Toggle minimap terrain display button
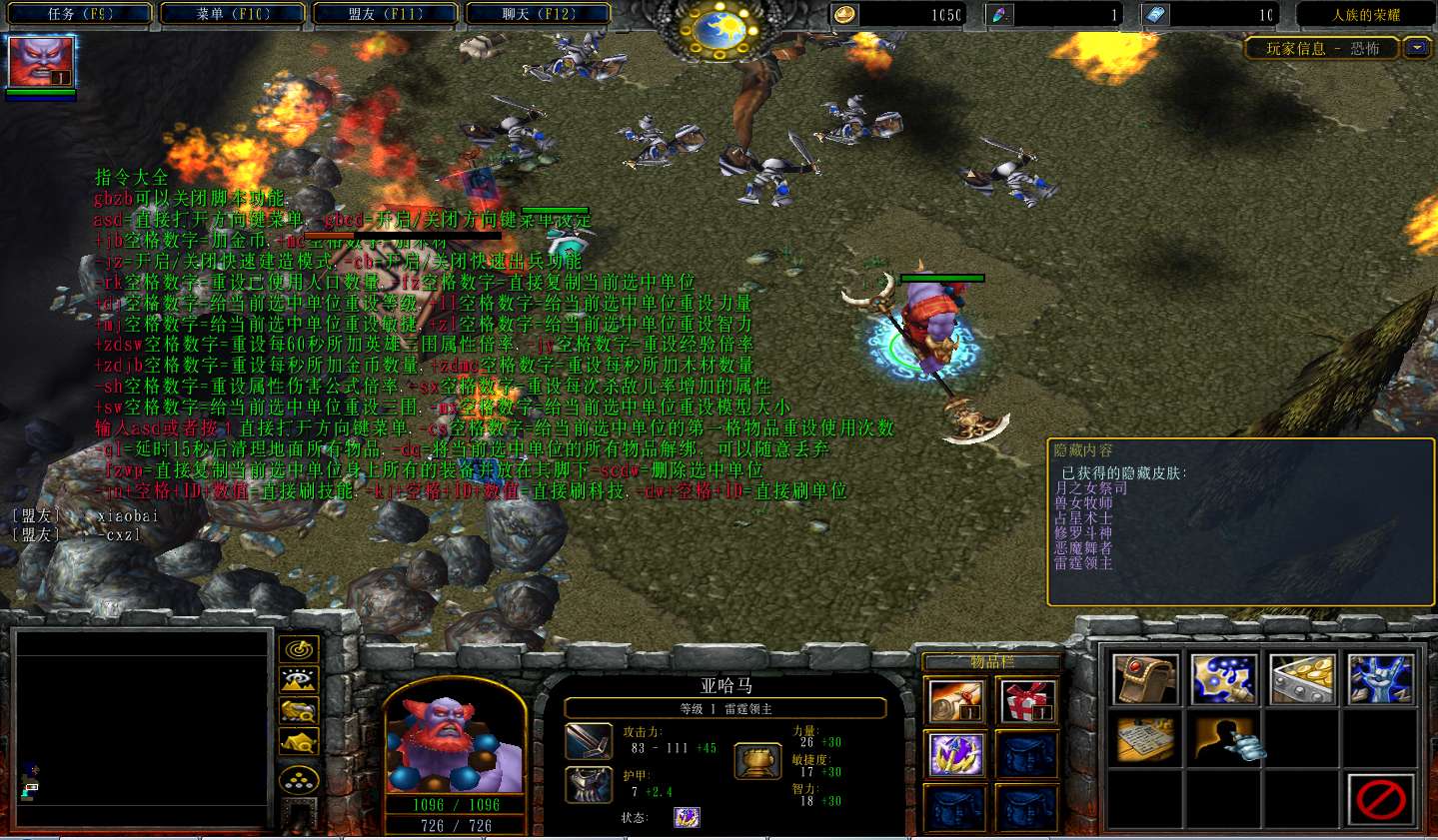1438x840 pixels. 299,680
